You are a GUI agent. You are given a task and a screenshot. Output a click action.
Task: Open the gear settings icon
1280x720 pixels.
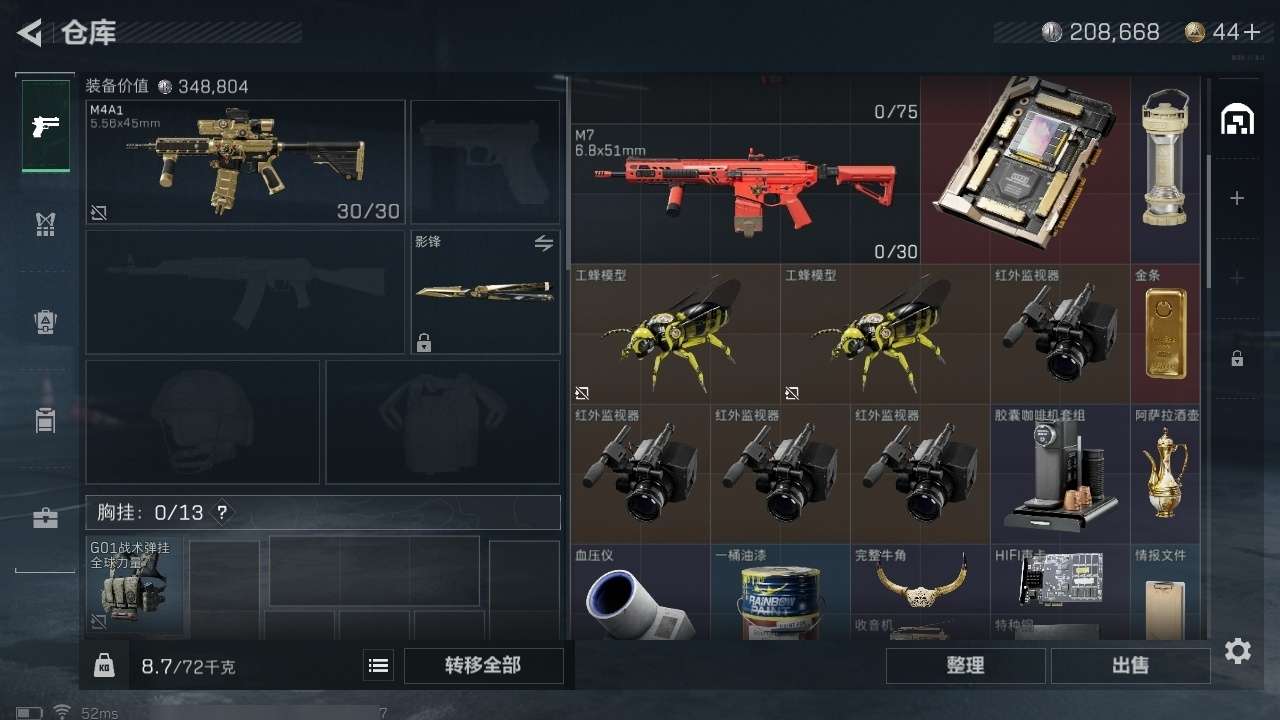[1238, 652]
